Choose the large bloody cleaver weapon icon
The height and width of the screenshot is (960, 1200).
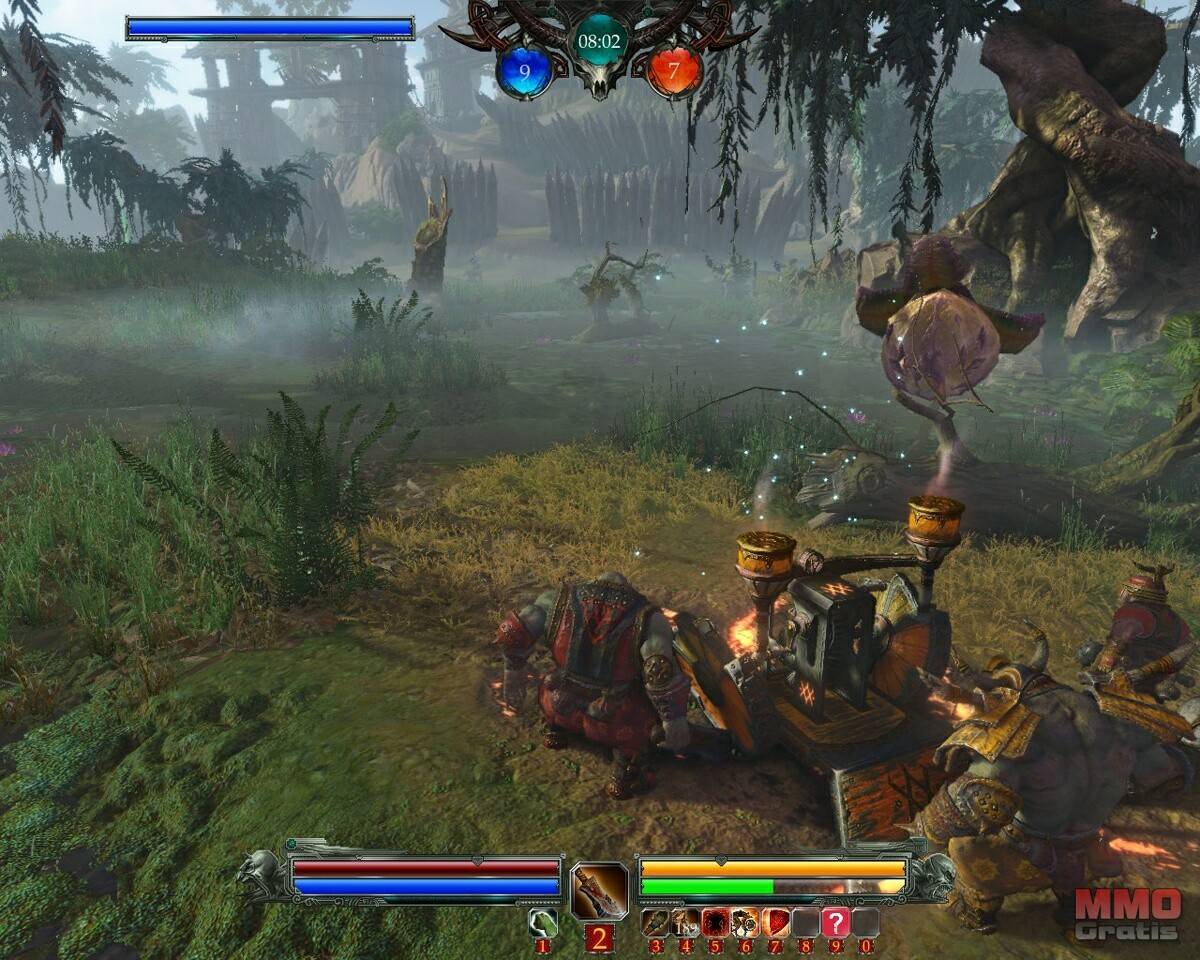click(x=599, y=890)
